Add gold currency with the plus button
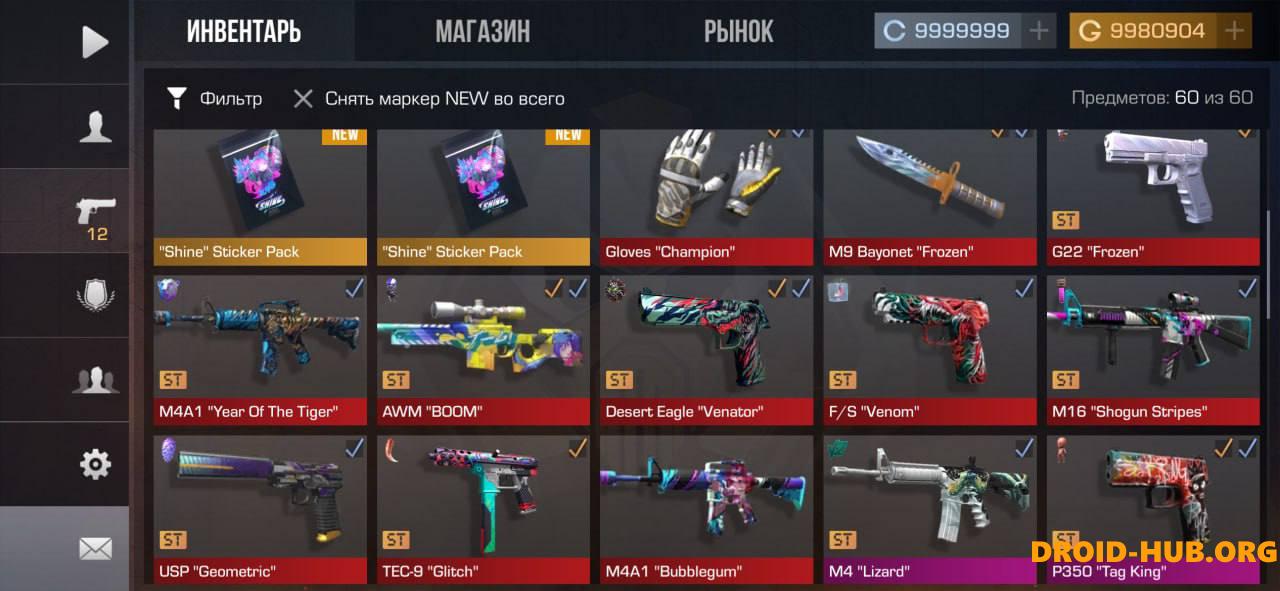The width and height of the screenshot is (1280, 591). (1234, 31)
